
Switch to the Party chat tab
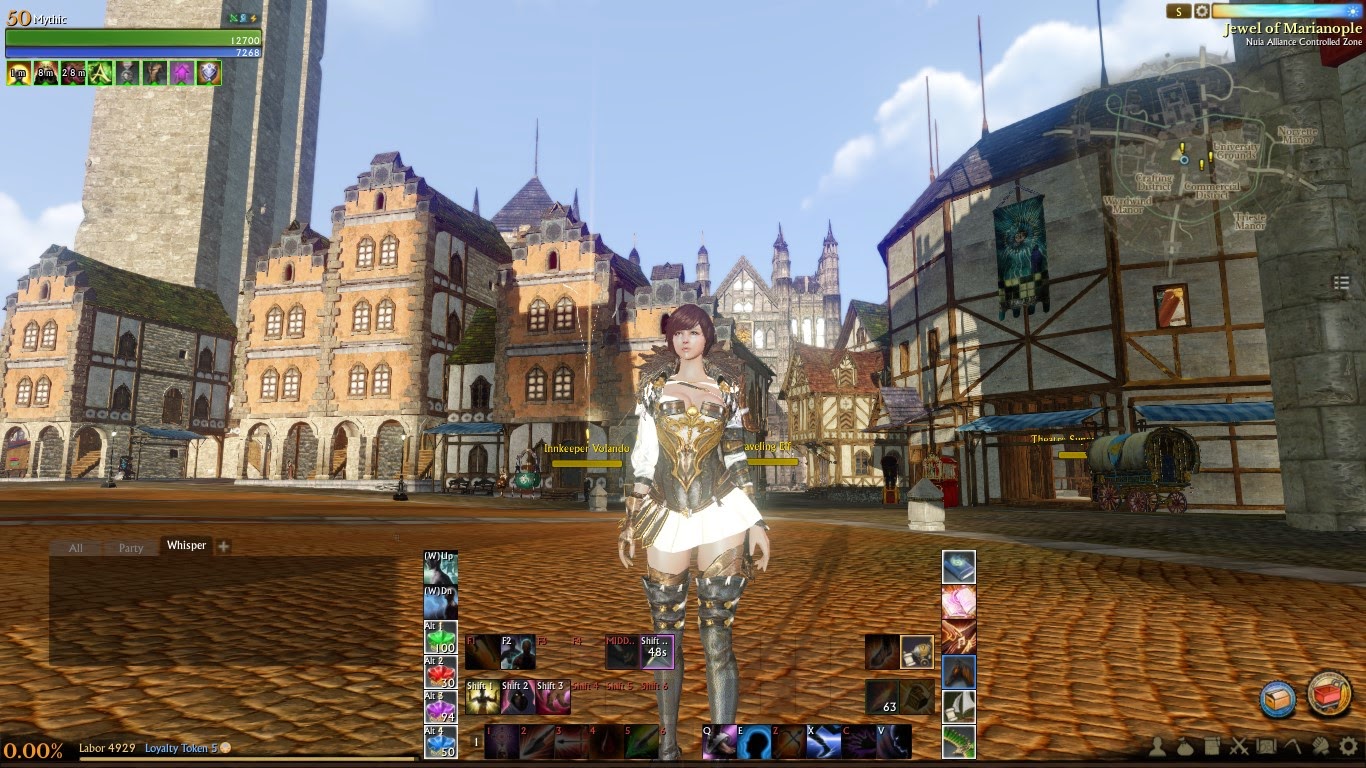(129, 548)
